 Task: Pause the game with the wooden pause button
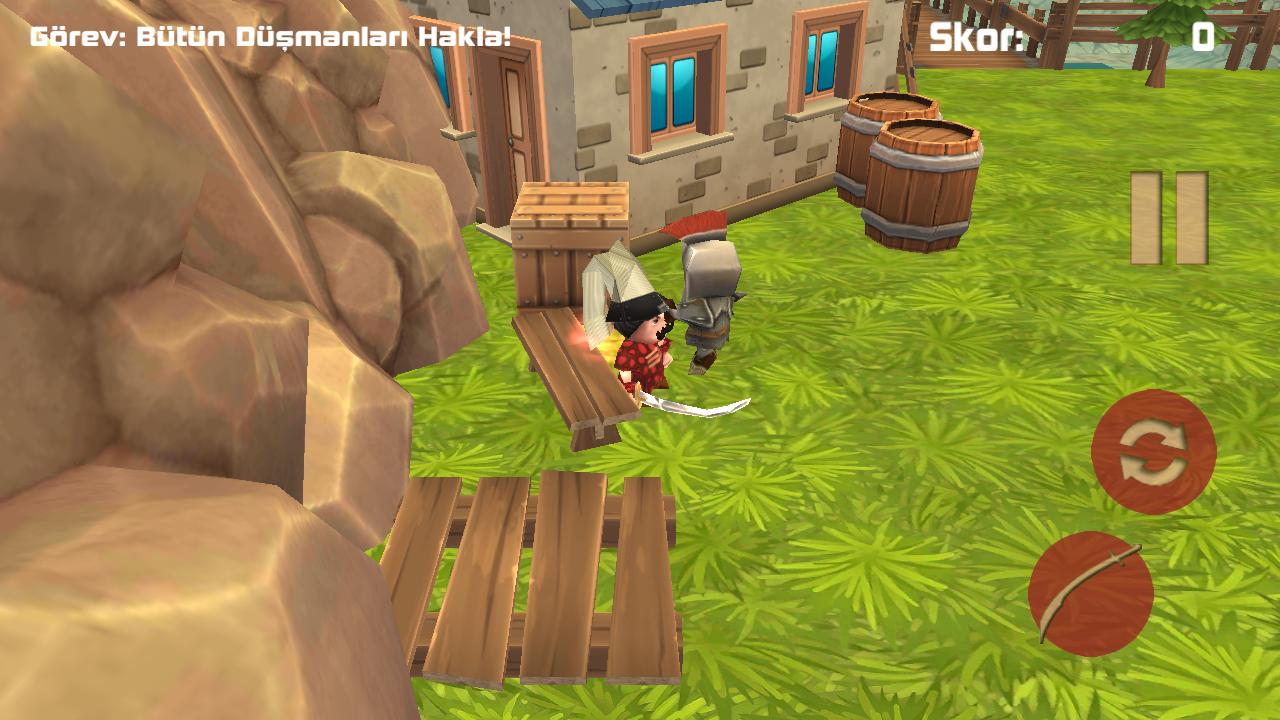click(x=1169, y=218)
